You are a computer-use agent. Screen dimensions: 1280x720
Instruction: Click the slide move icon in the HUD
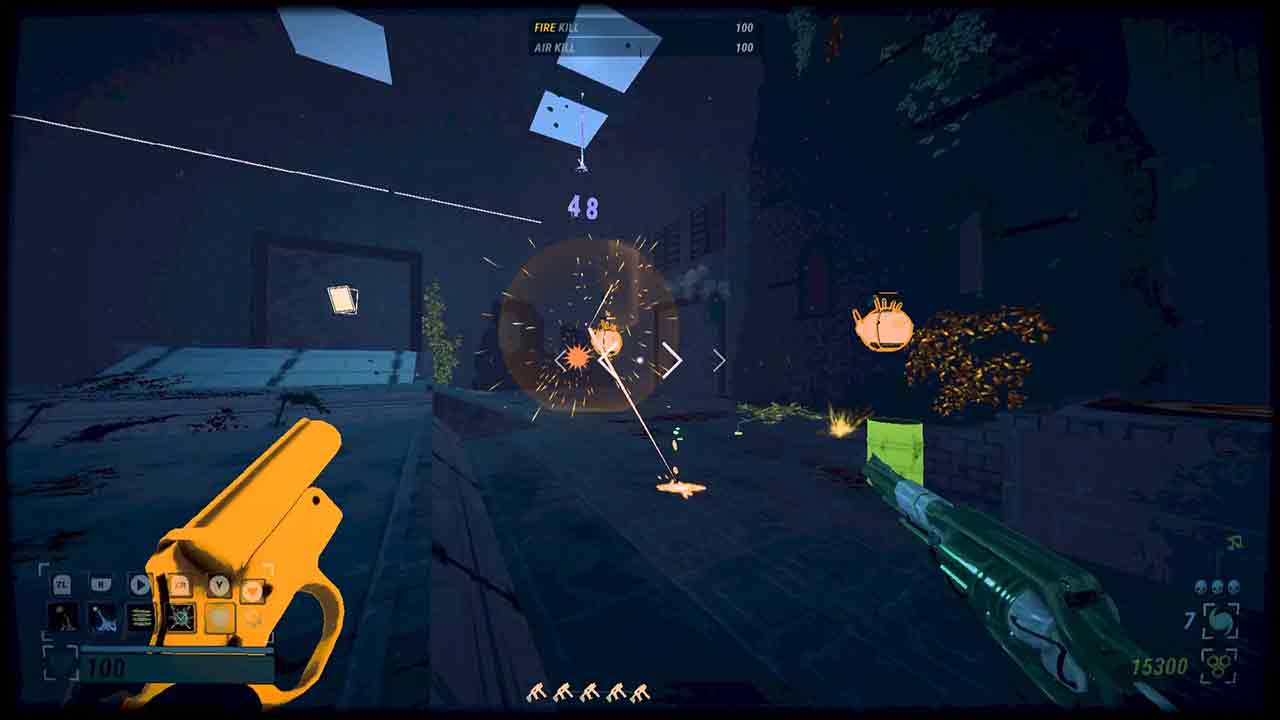103,618
